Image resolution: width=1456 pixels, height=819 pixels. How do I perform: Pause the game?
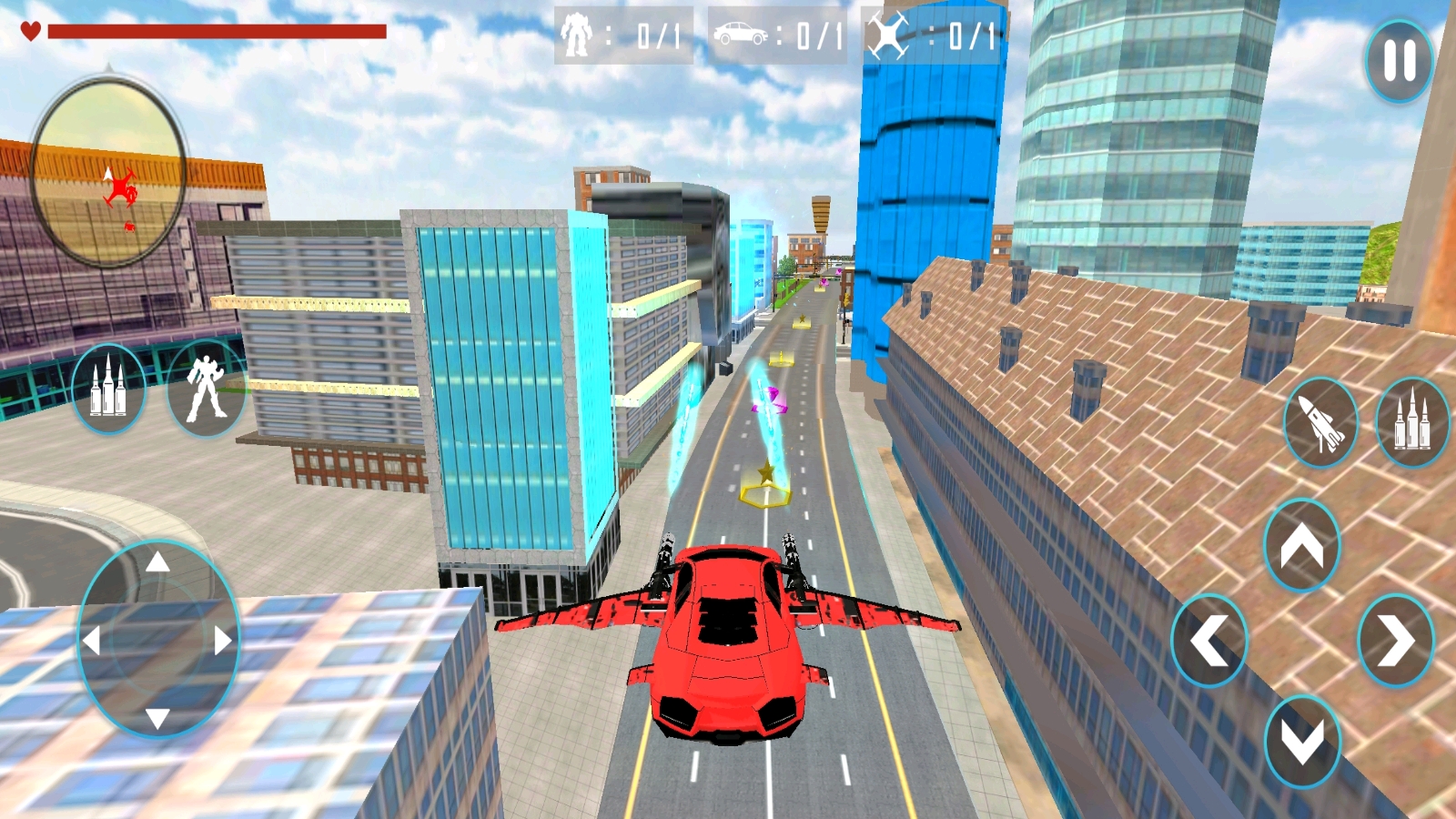(x=1399, y=60)
